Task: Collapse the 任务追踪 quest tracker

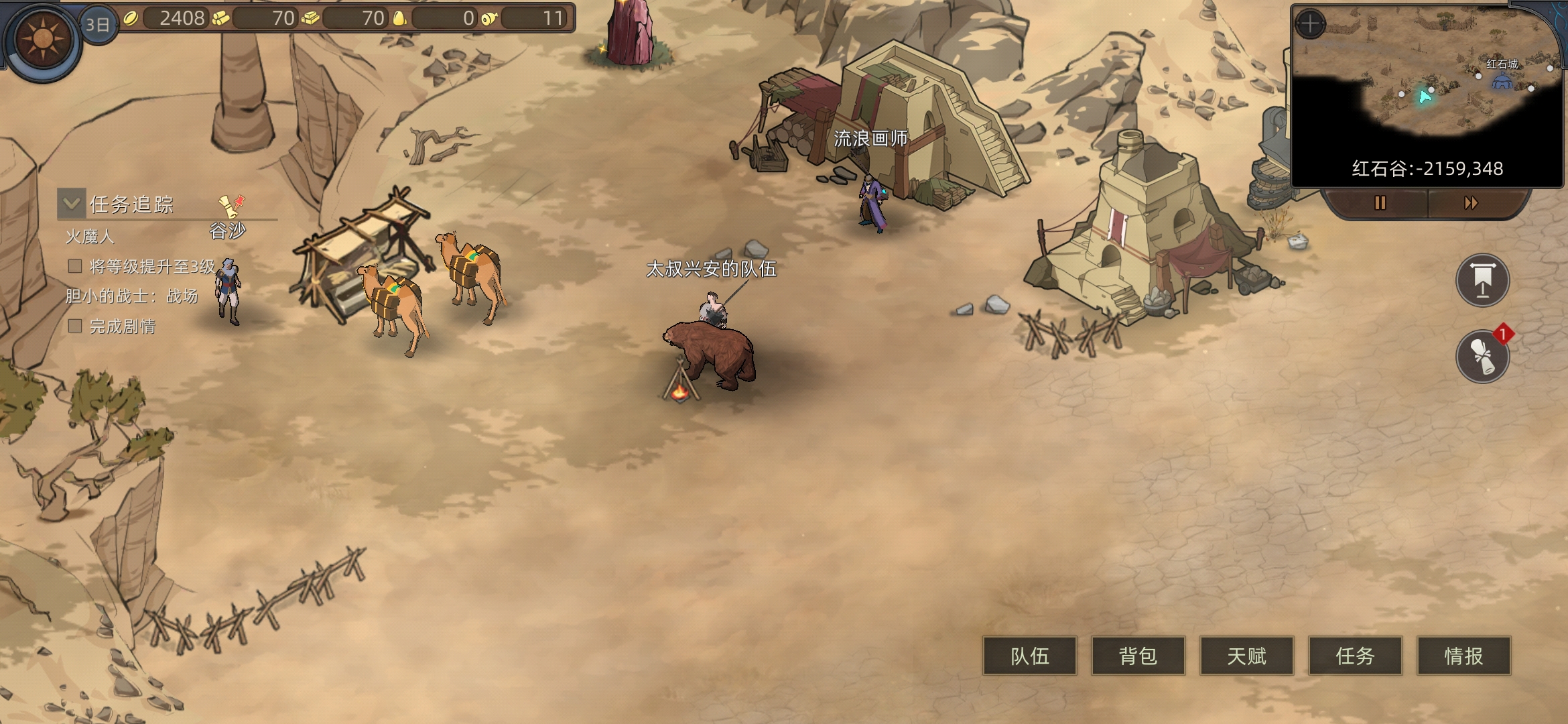Action: [x=72, y=203]
